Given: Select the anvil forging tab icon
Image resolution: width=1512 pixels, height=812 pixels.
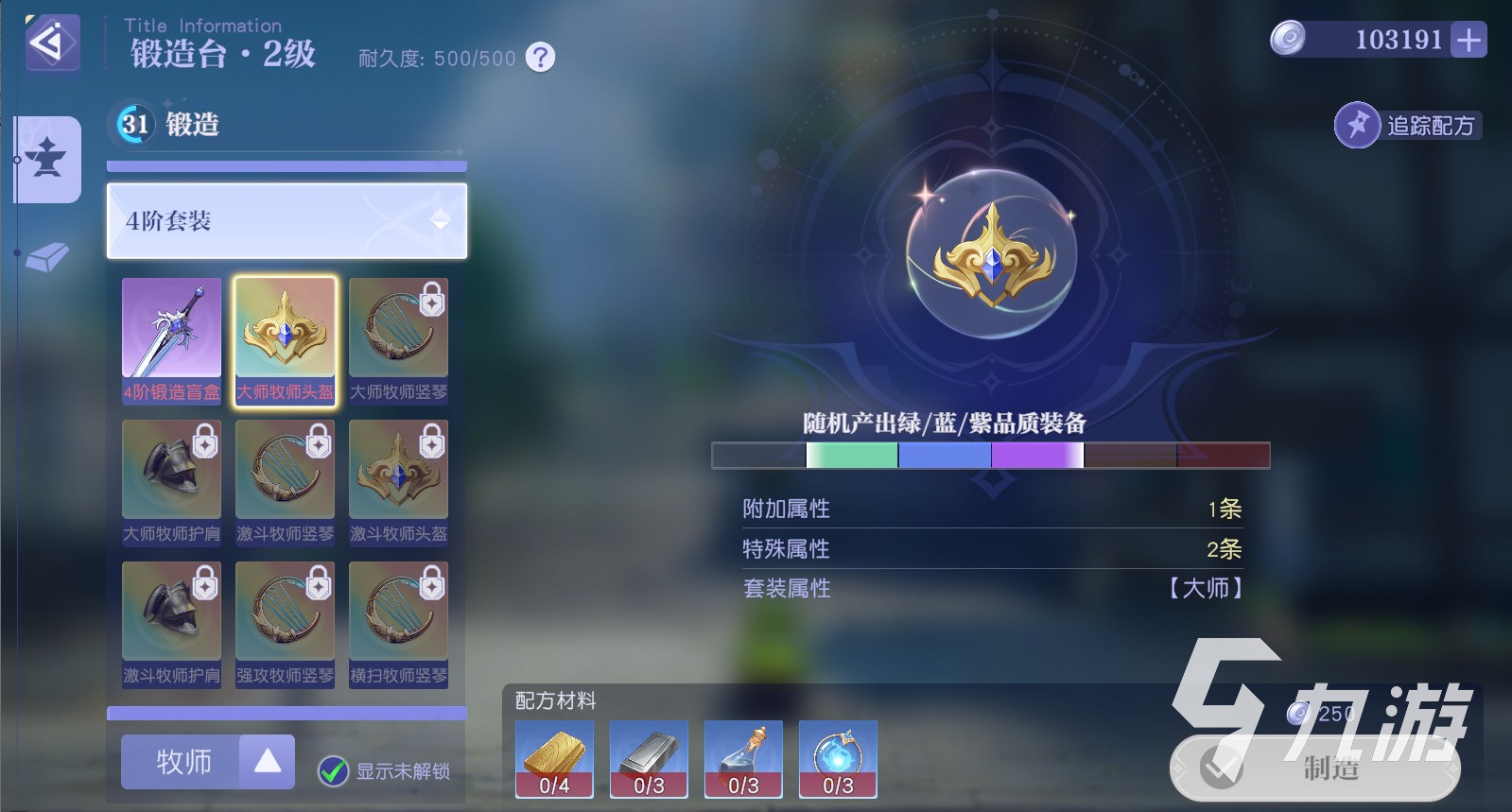Looking at the screenshot, I should pos(46,161).
